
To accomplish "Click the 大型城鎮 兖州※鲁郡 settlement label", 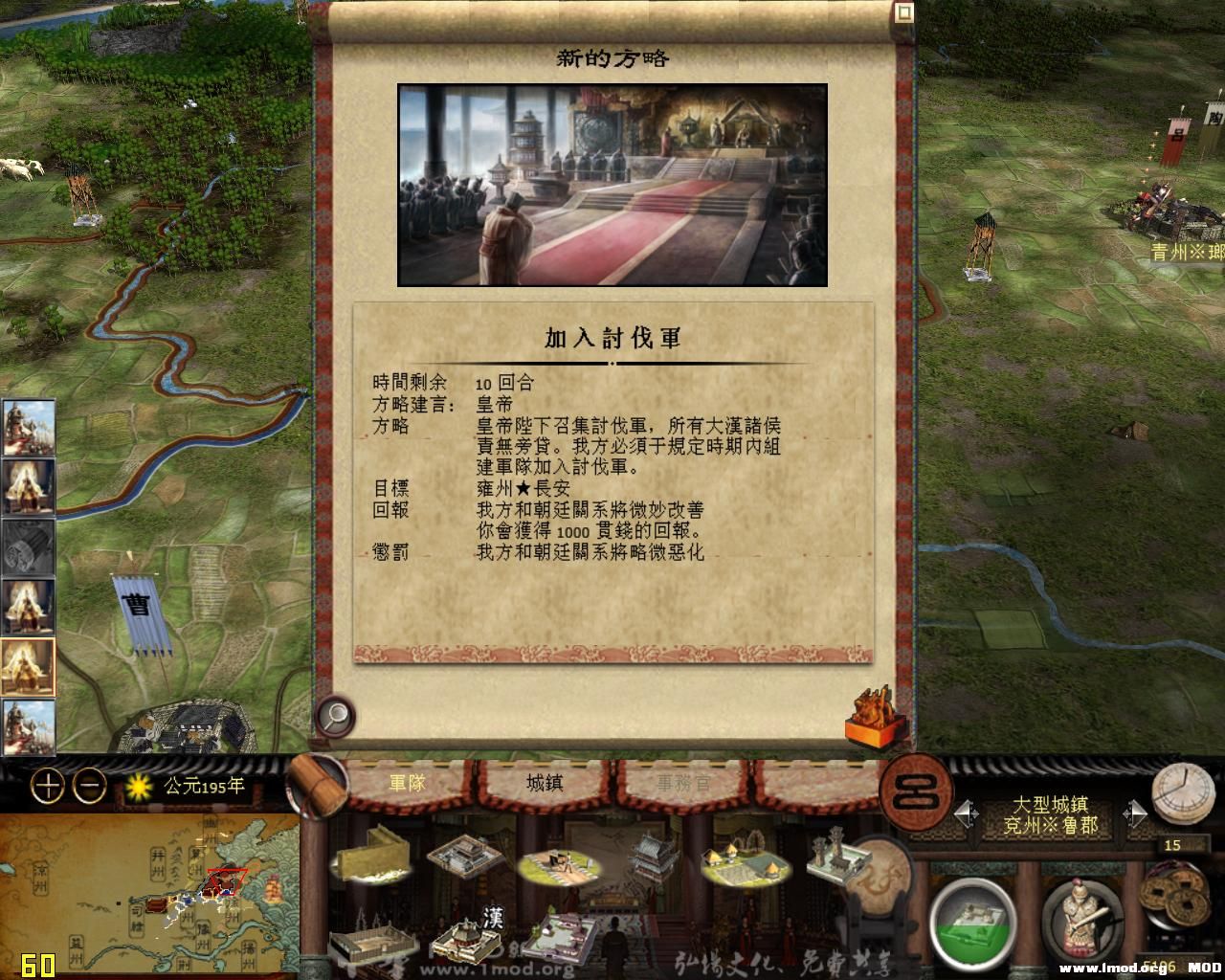I will pos(1053,812).
